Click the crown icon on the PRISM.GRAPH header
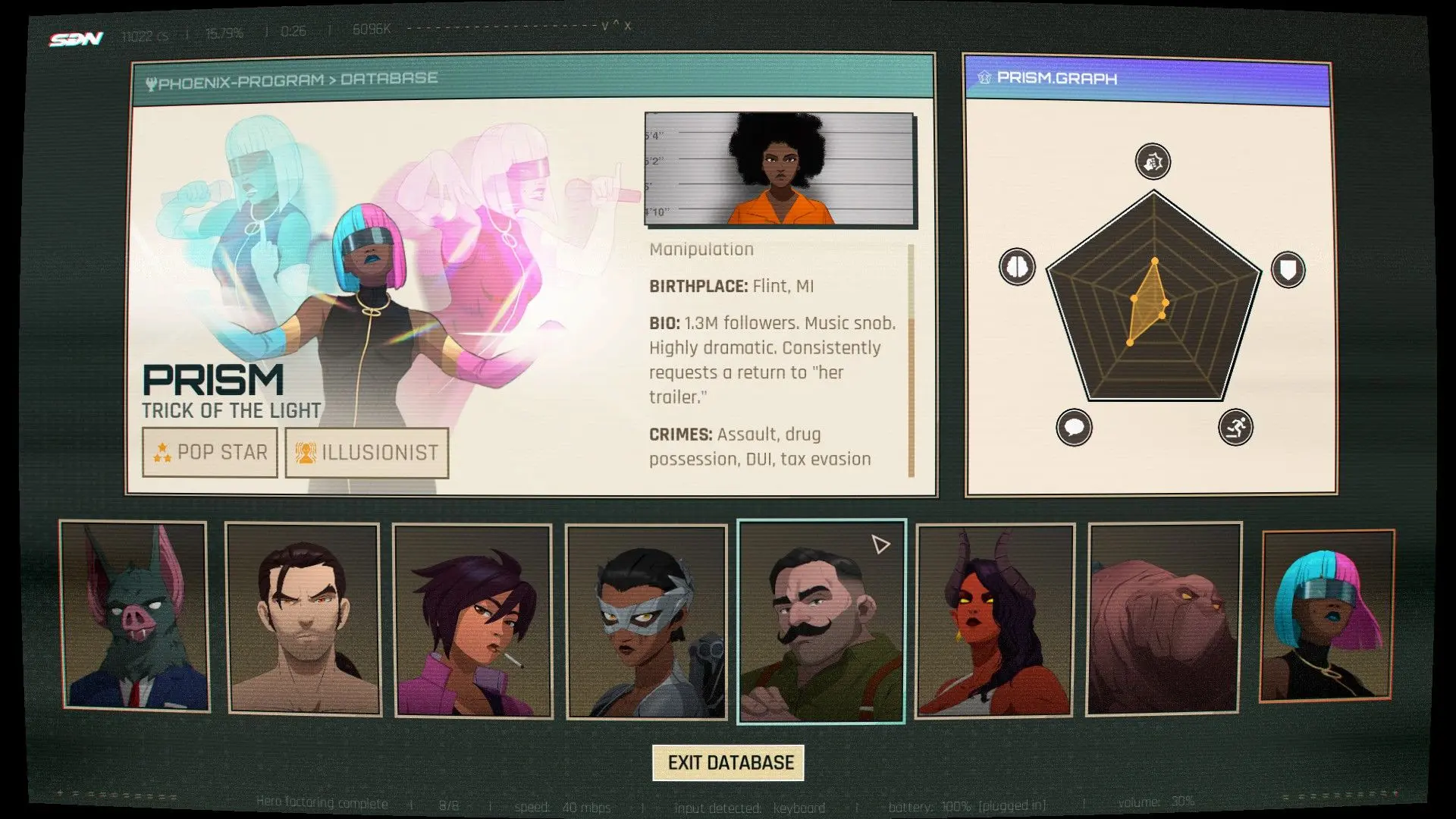Viewport: 1456px width, 819px height. (985, 78)
